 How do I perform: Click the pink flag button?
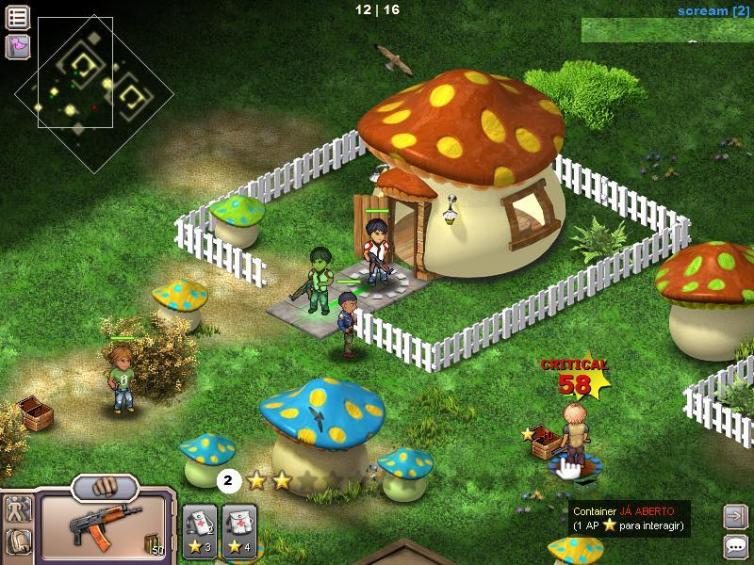click(x=18, y=46)
